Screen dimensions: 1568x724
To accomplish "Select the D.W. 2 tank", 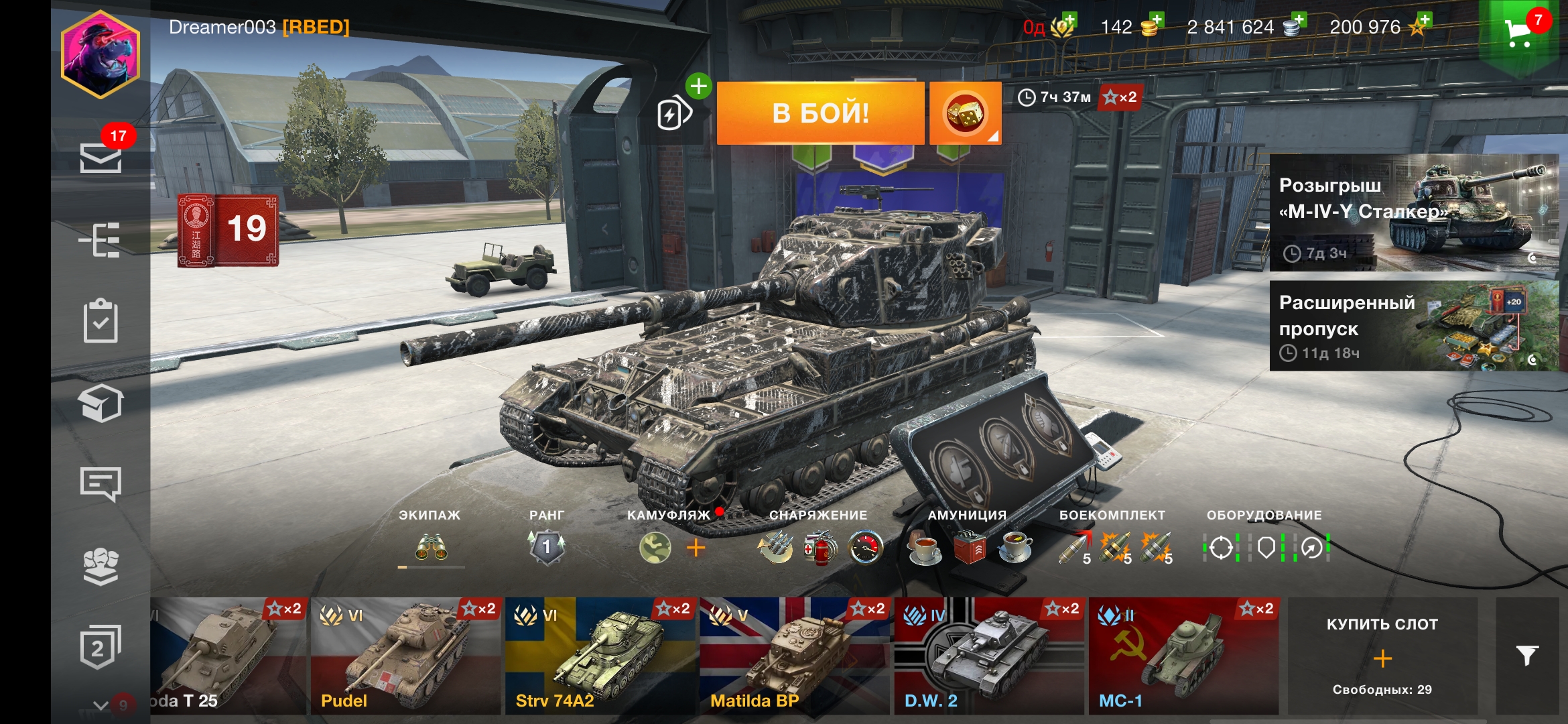I will click(989, 656).
